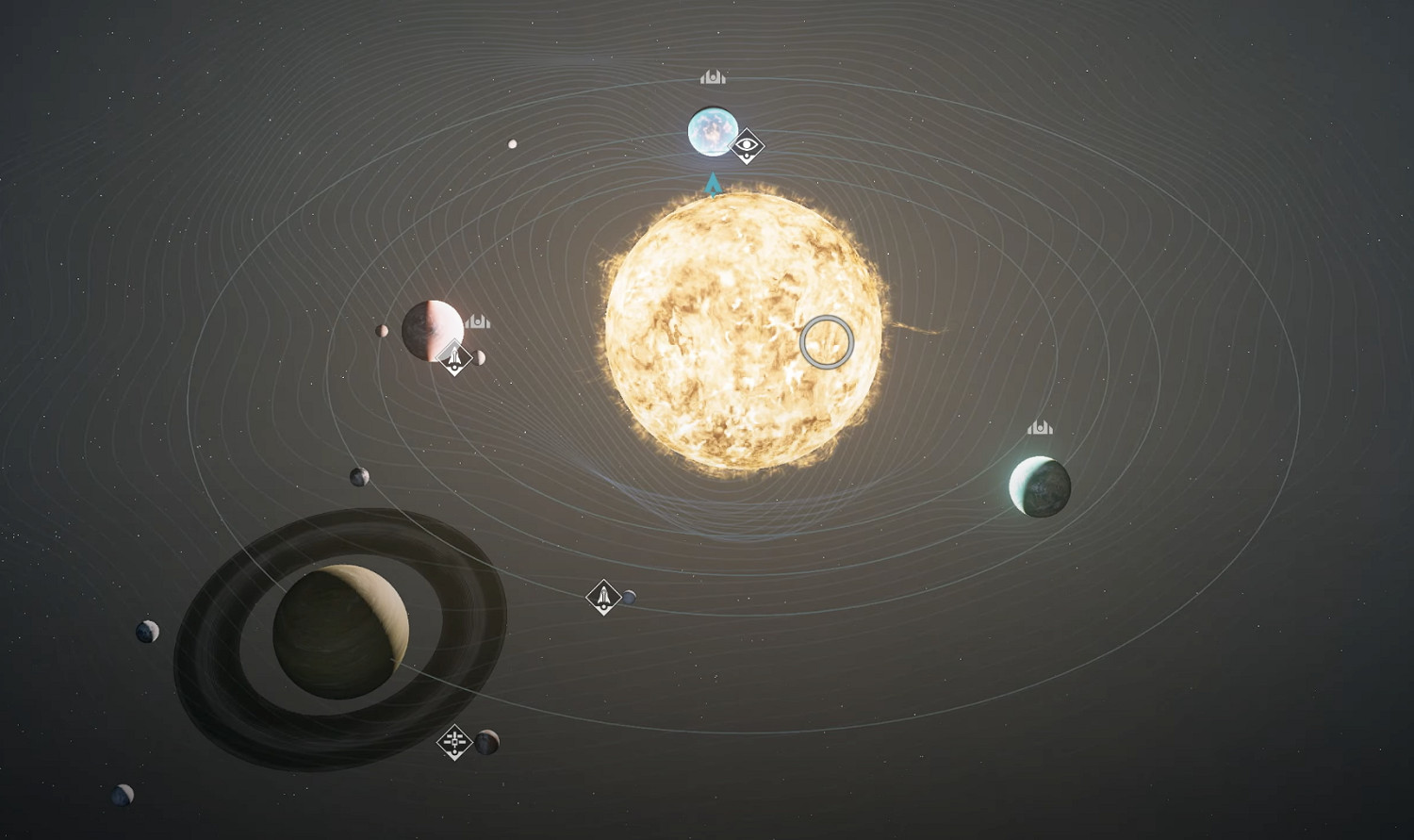Click the tiny moon above the rose planet's orbit
The height and width of the screenshot is (840, 1414).
(x=512, y=142)
